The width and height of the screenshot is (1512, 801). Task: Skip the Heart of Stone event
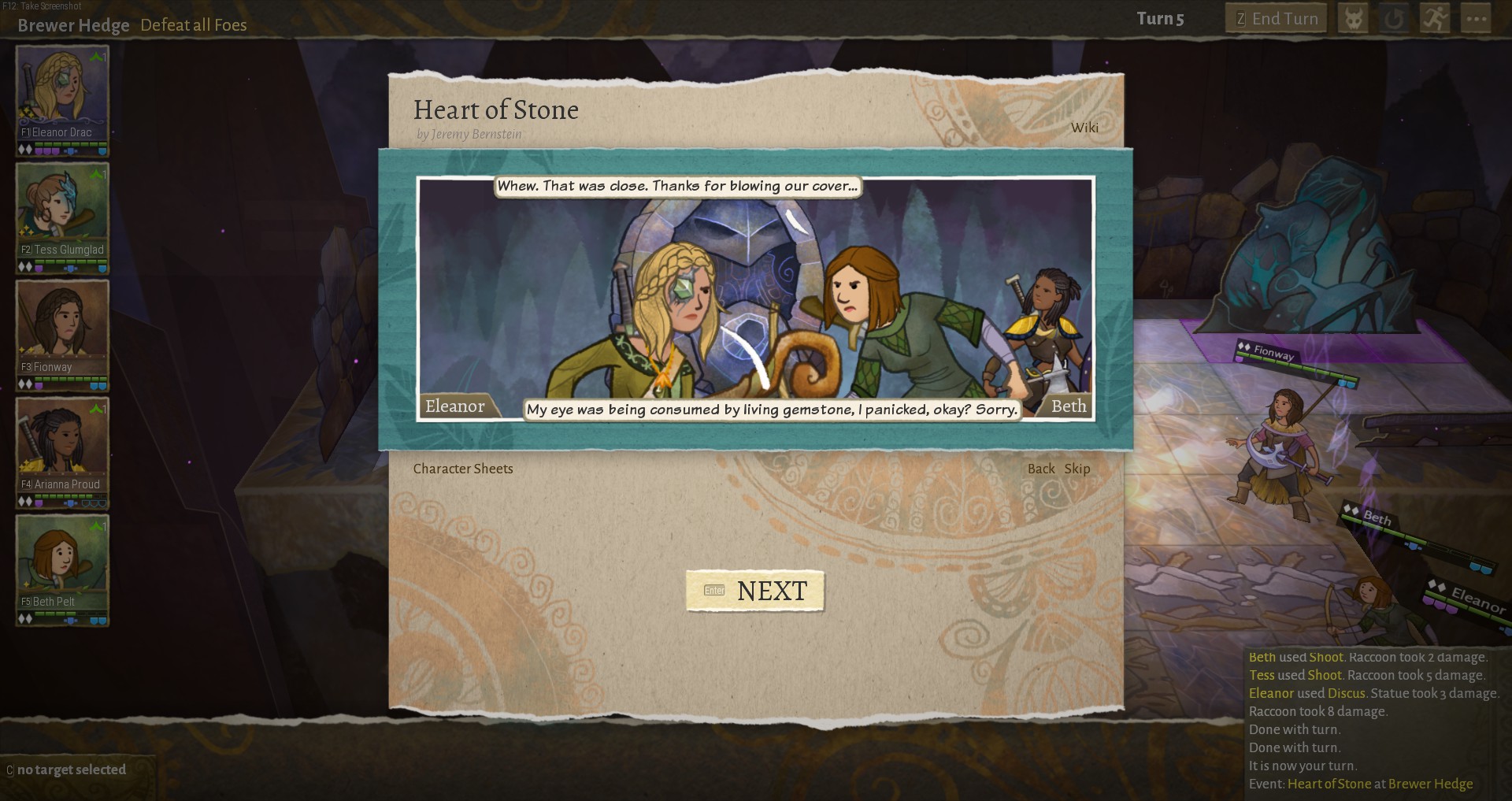pos(1077,469)
